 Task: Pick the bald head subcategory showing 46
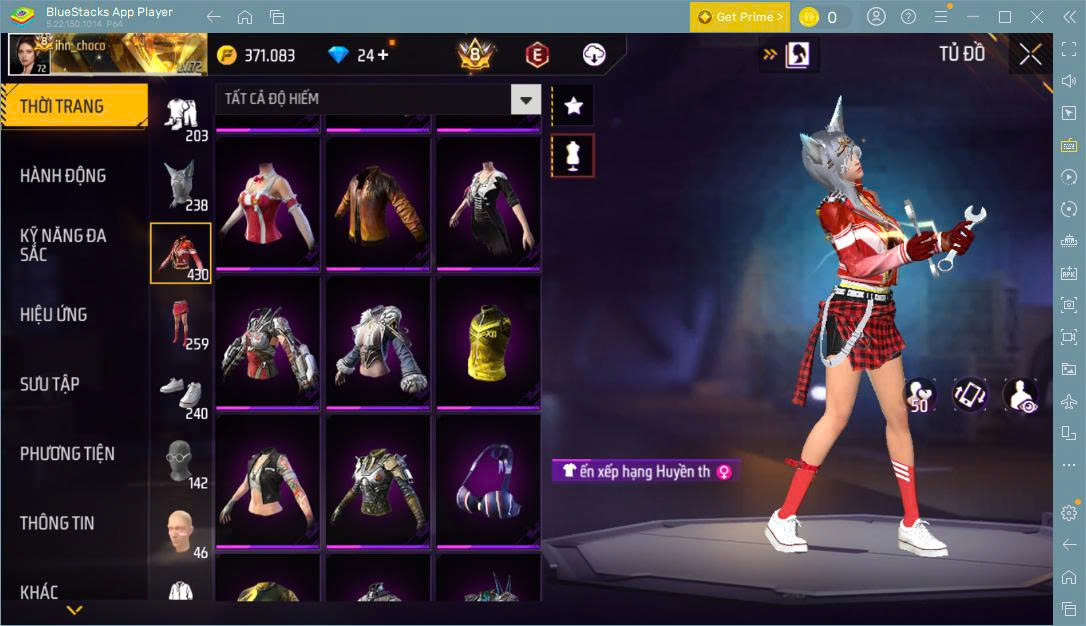pos(181,533)
